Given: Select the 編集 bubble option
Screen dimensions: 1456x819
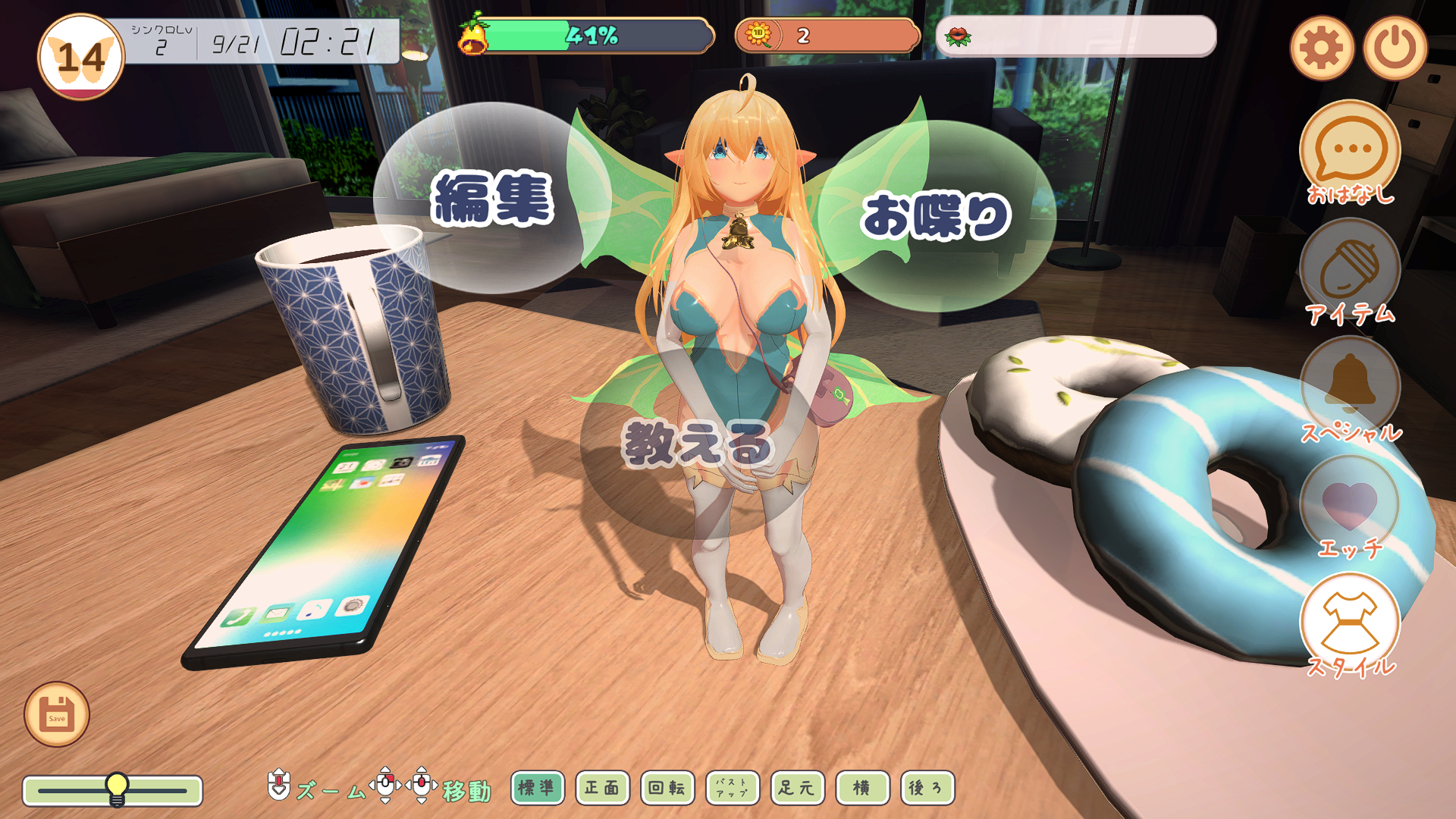Looking at the screenshot, I should (x=492, y=199).
